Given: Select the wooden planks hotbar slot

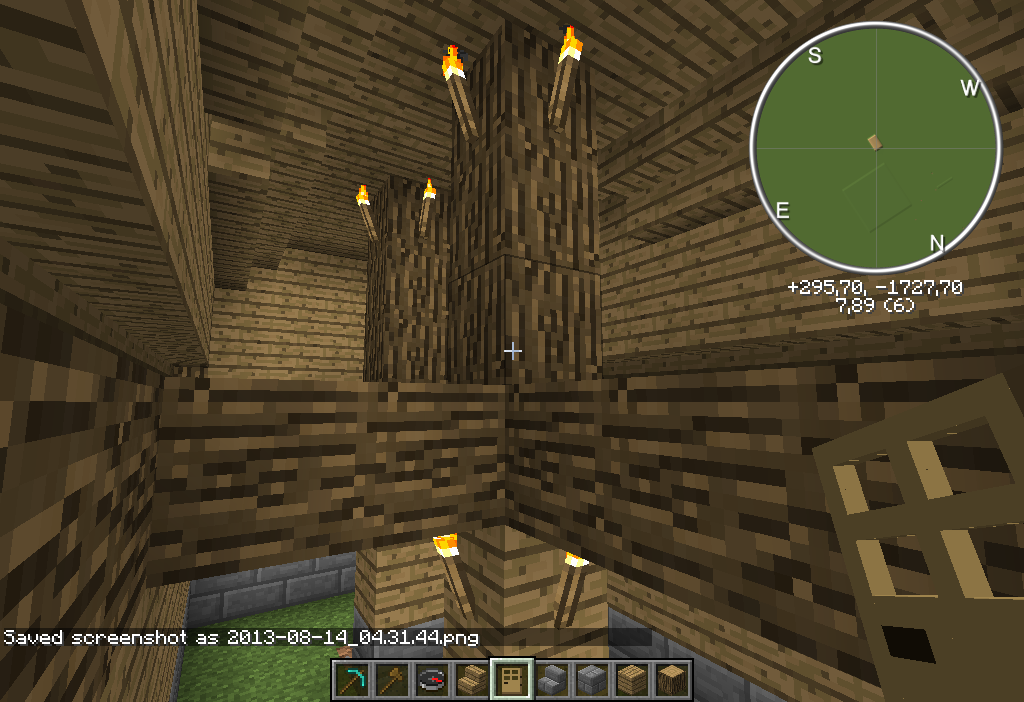Looking at the screenshot, I should click(632, 680).
